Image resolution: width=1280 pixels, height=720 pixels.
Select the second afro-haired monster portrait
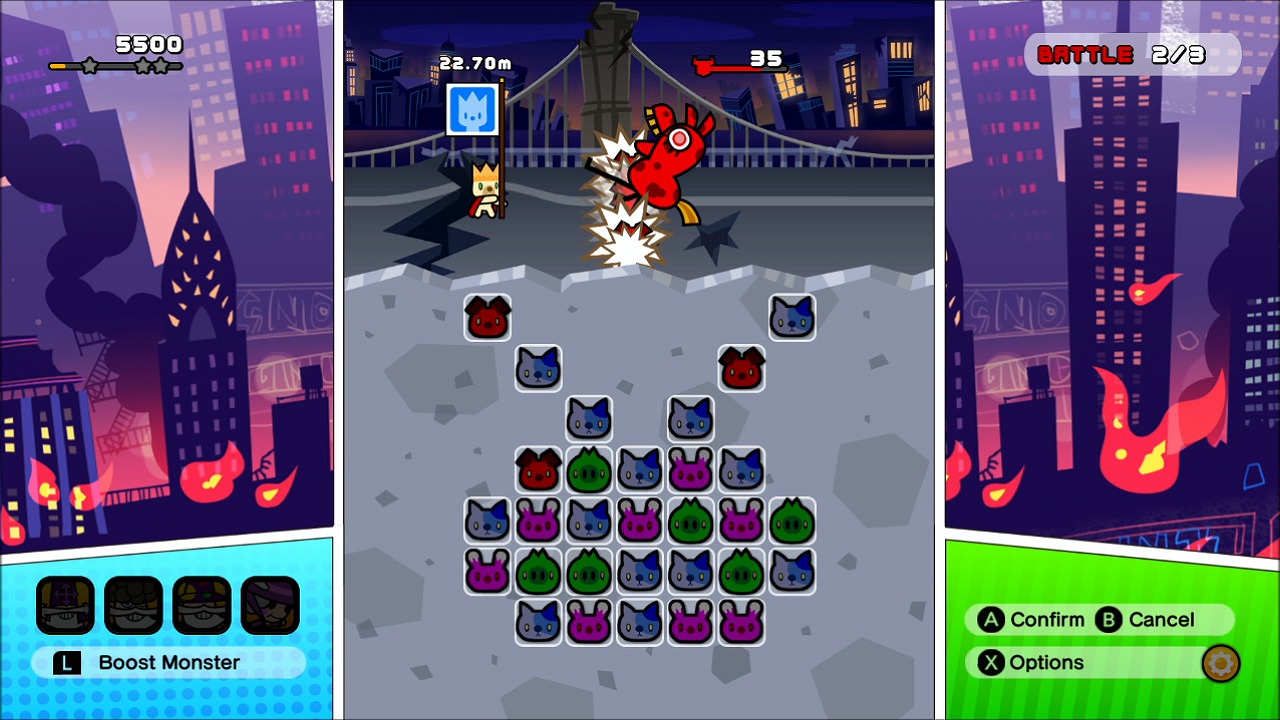133,605
